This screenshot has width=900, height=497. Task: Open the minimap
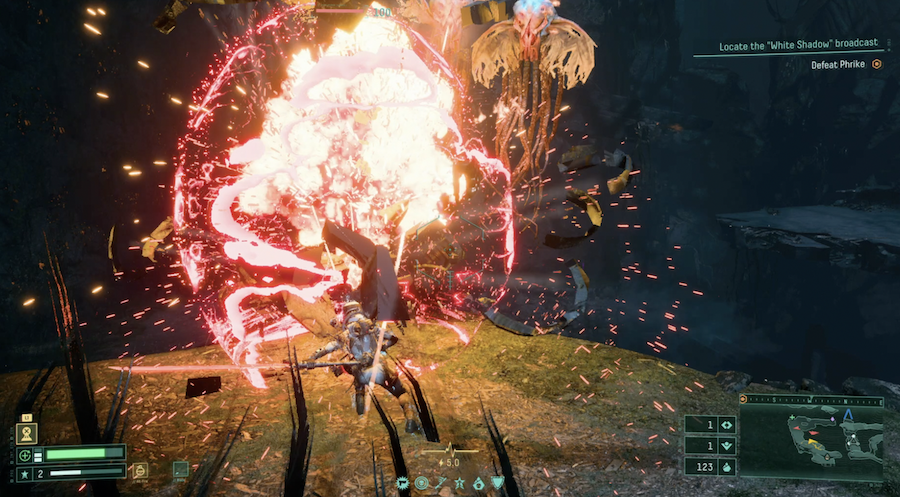coord(811,437)
